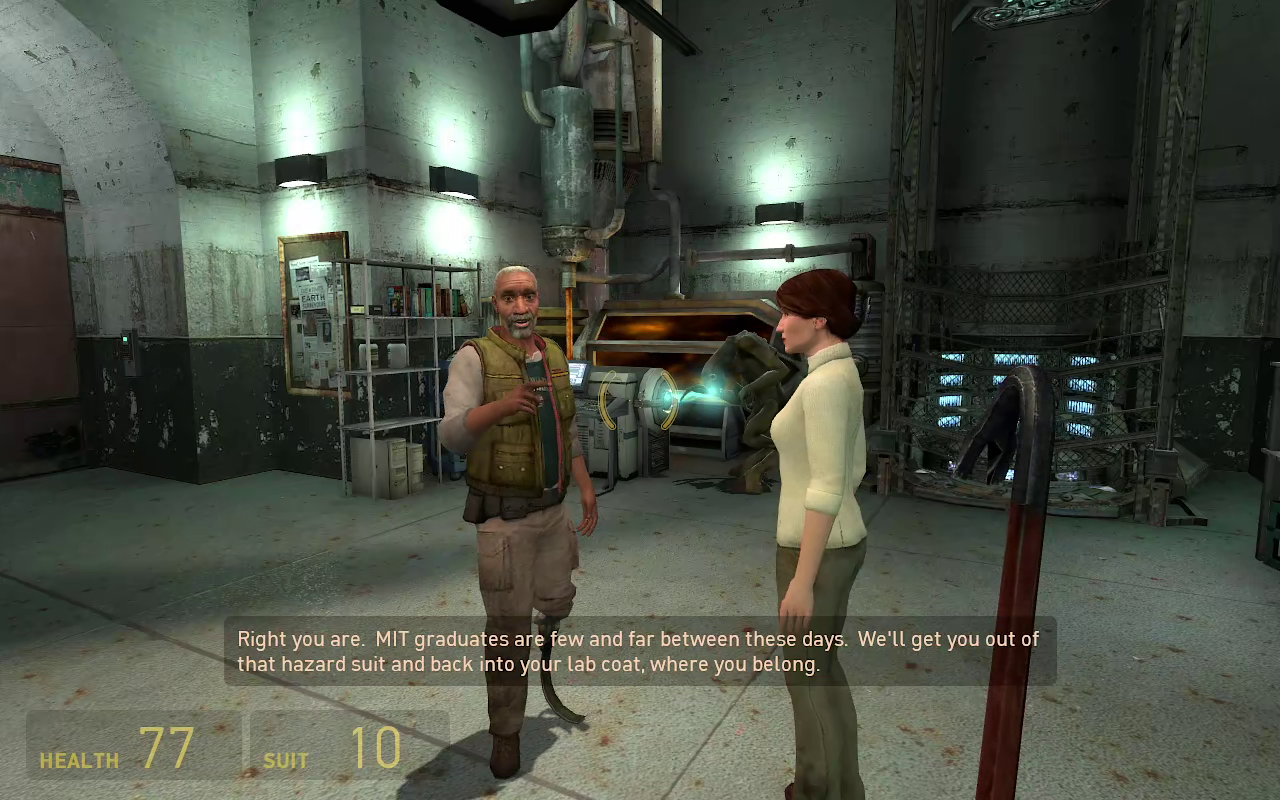Toggle the wall light on the right pillar
The width and height of the screenshot is (1280, 800).
(x=780, y=212)
